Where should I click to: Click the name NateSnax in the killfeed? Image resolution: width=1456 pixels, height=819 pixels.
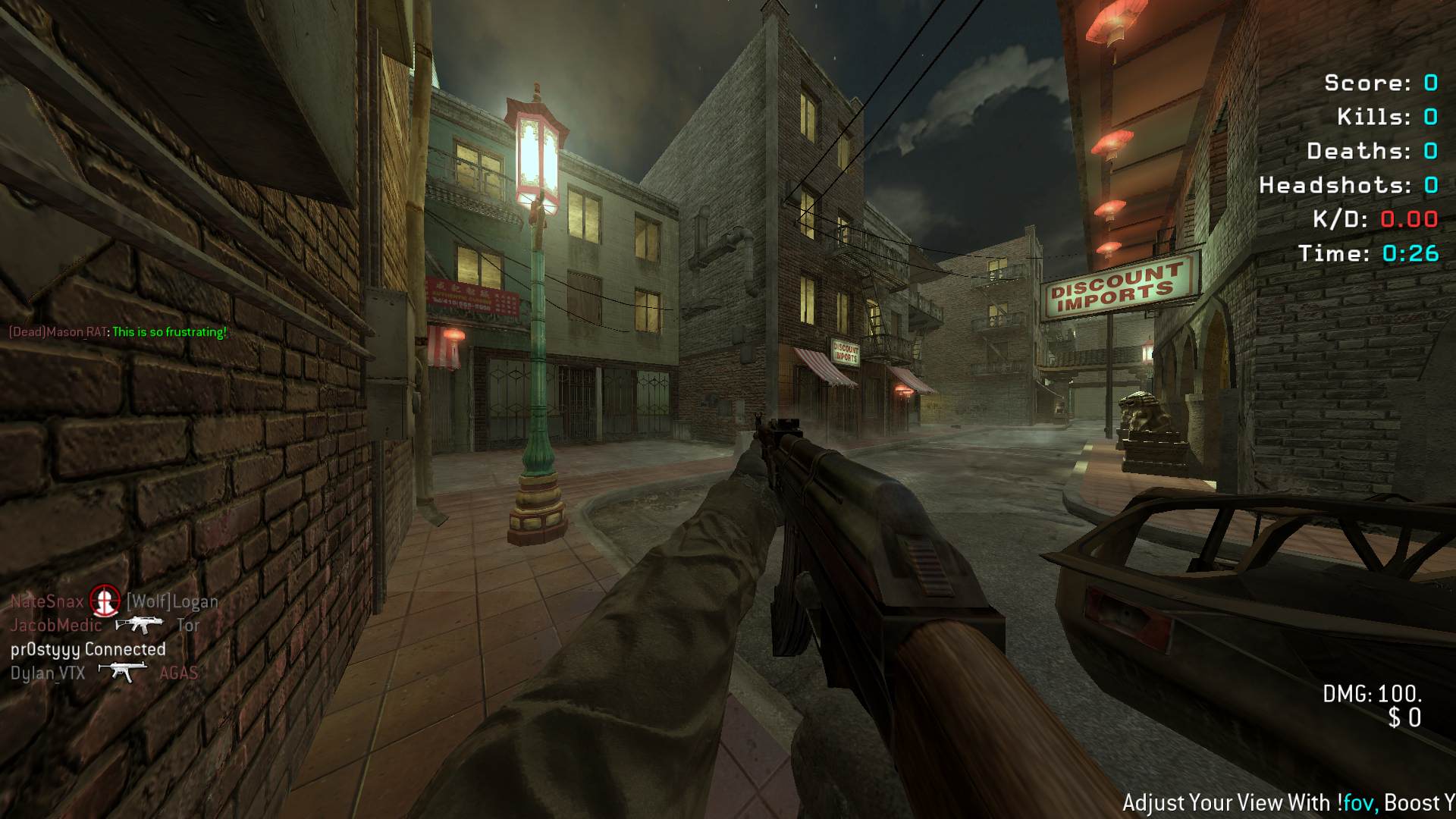point(47,601)
